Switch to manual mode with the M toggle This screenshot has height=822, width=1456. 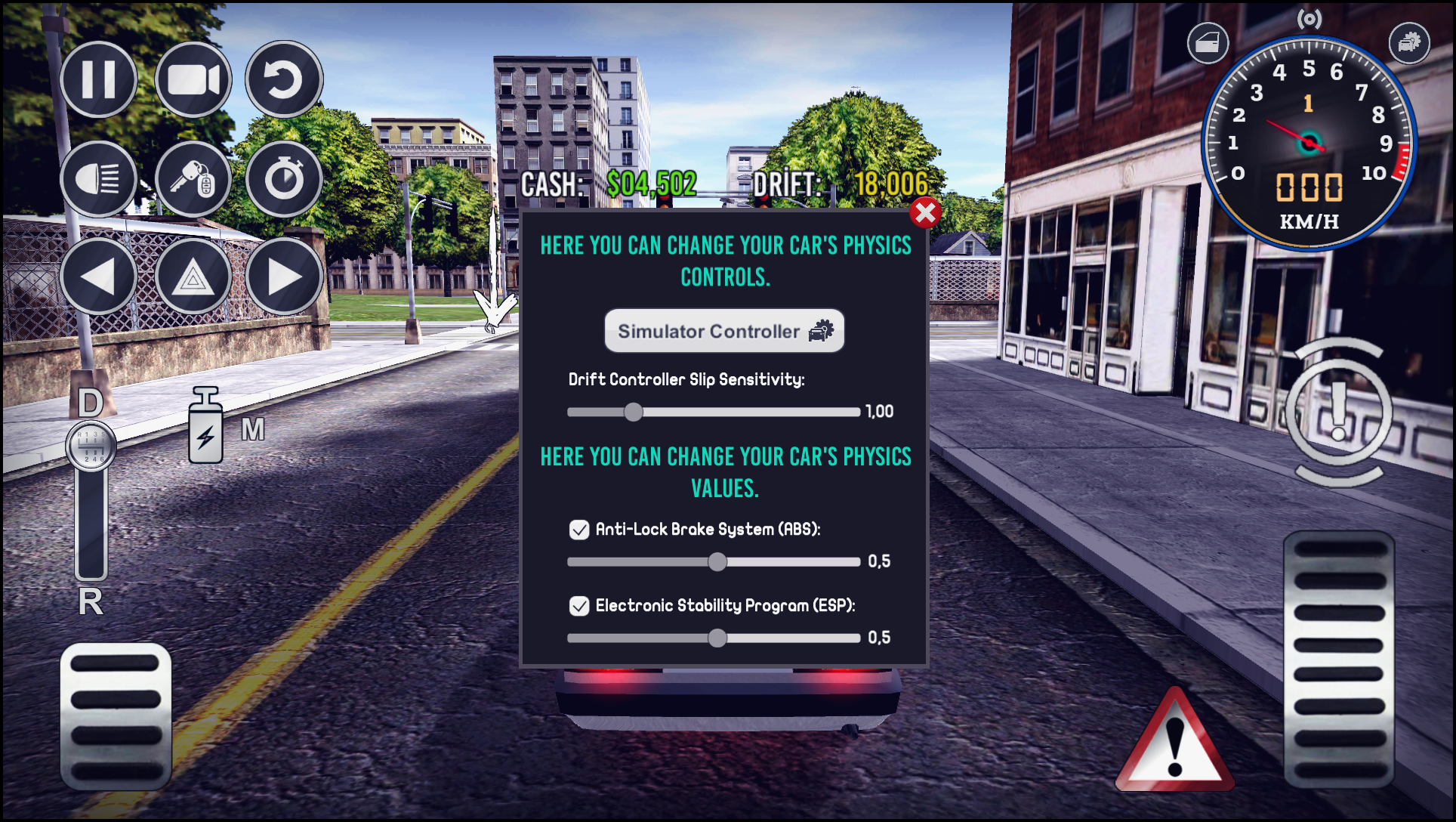[x=251, y=429]
